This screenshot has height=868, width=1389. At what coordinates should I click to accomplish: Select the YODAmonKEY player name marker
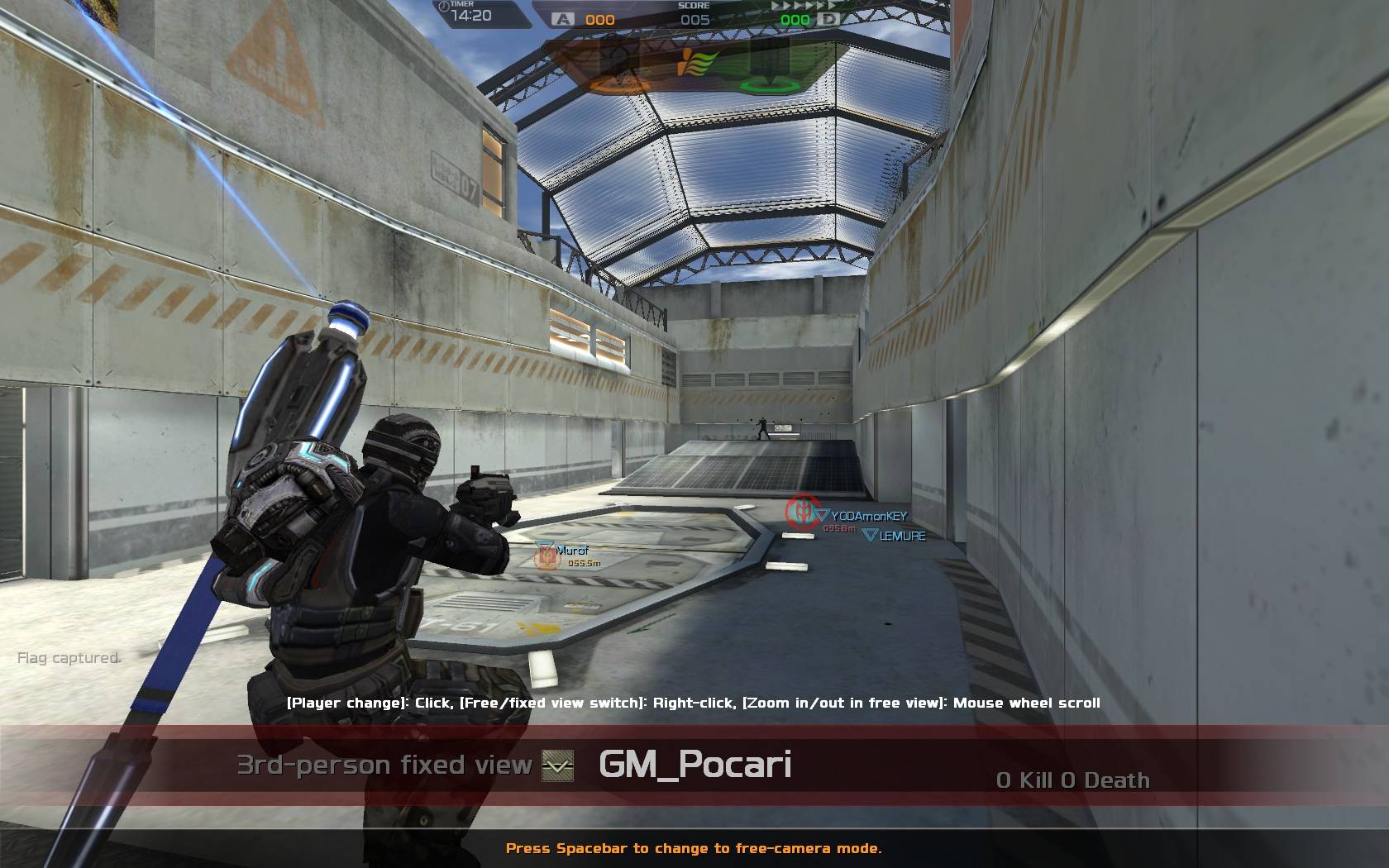click(x=868, y=516)
